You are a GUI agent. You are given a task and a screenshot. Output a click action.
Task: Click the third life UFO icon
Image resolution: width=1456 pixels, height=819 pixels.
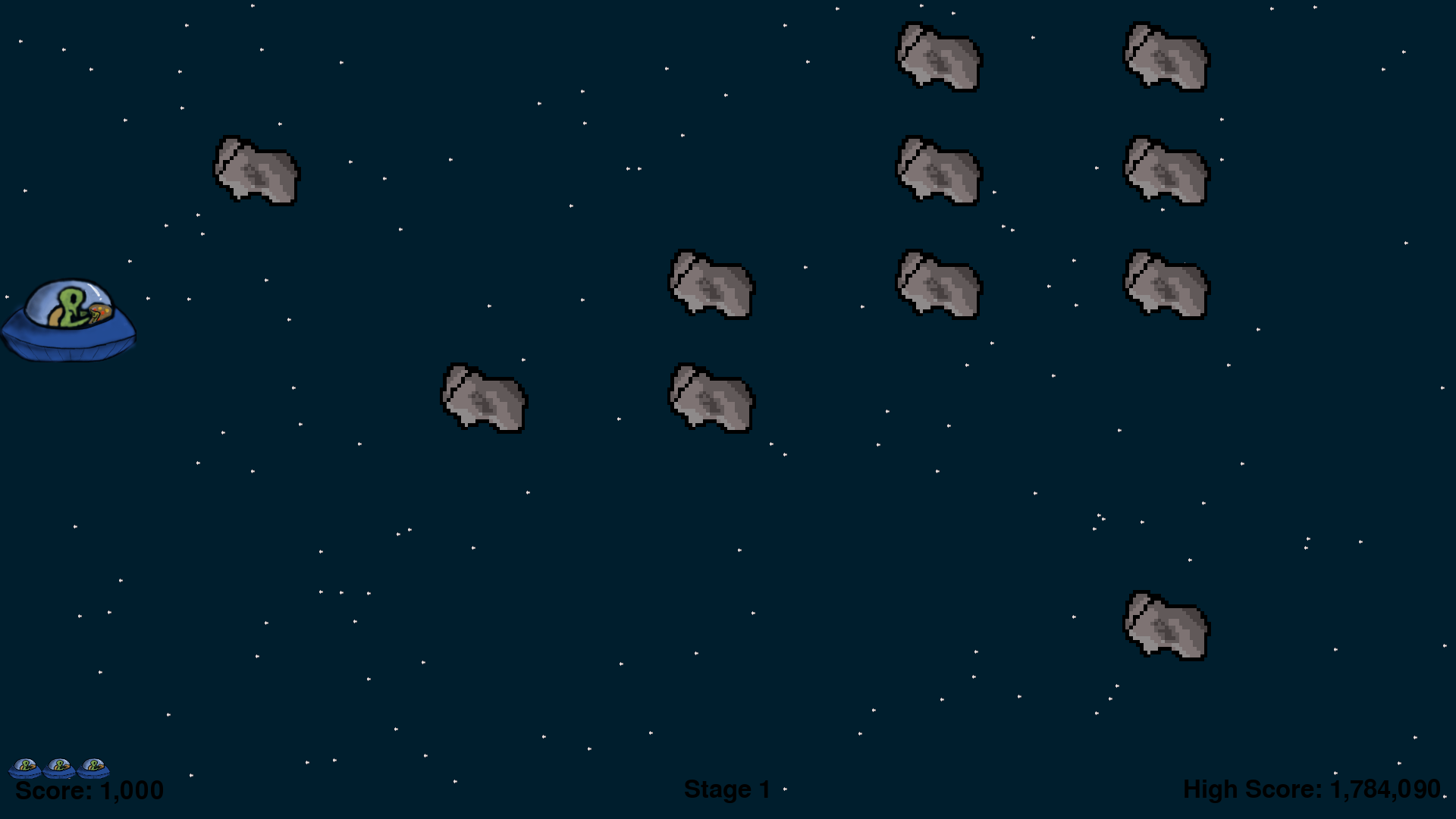pos(93,768)
